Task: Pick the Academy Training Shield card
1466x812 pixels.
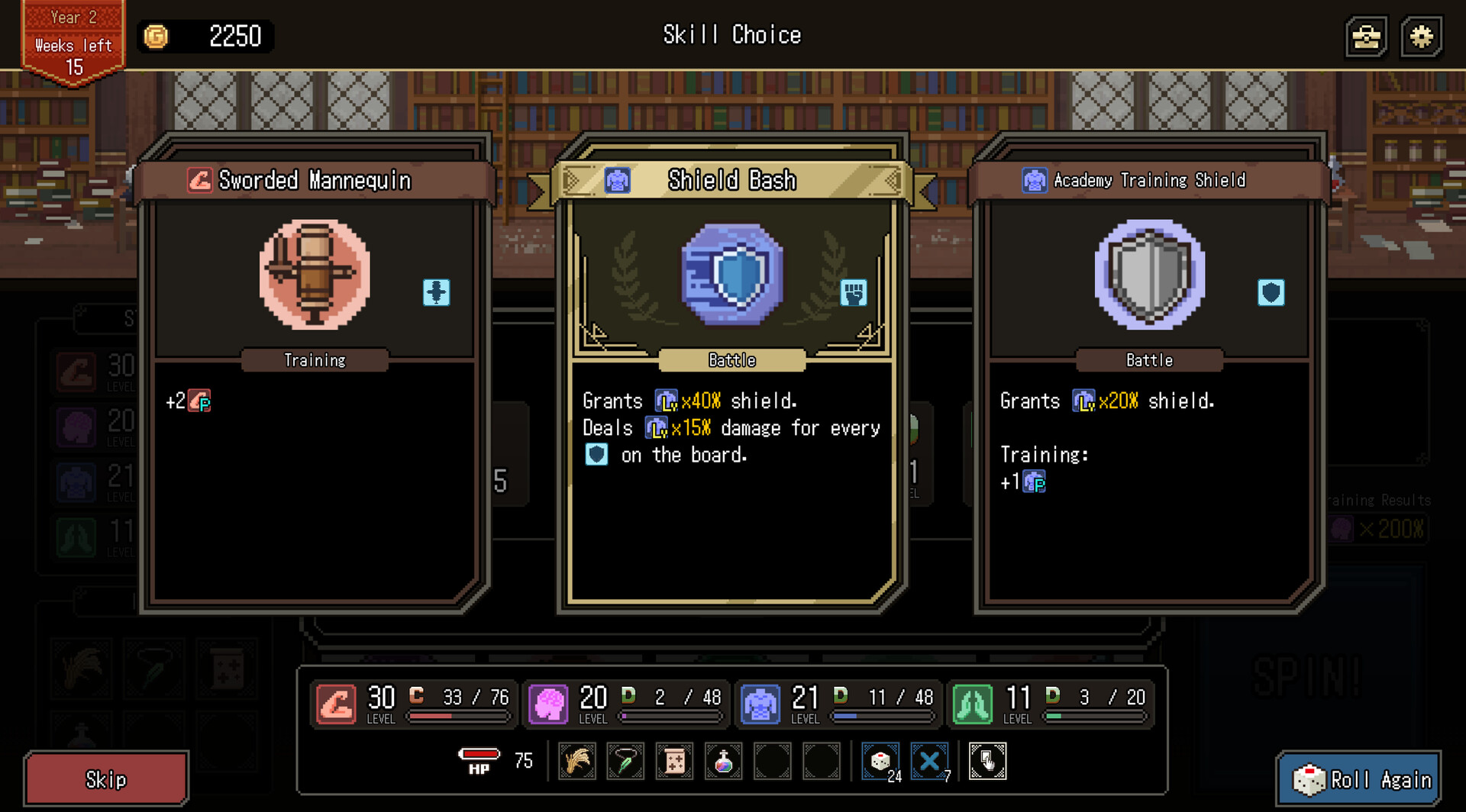Action: [x=1149, y=374]
